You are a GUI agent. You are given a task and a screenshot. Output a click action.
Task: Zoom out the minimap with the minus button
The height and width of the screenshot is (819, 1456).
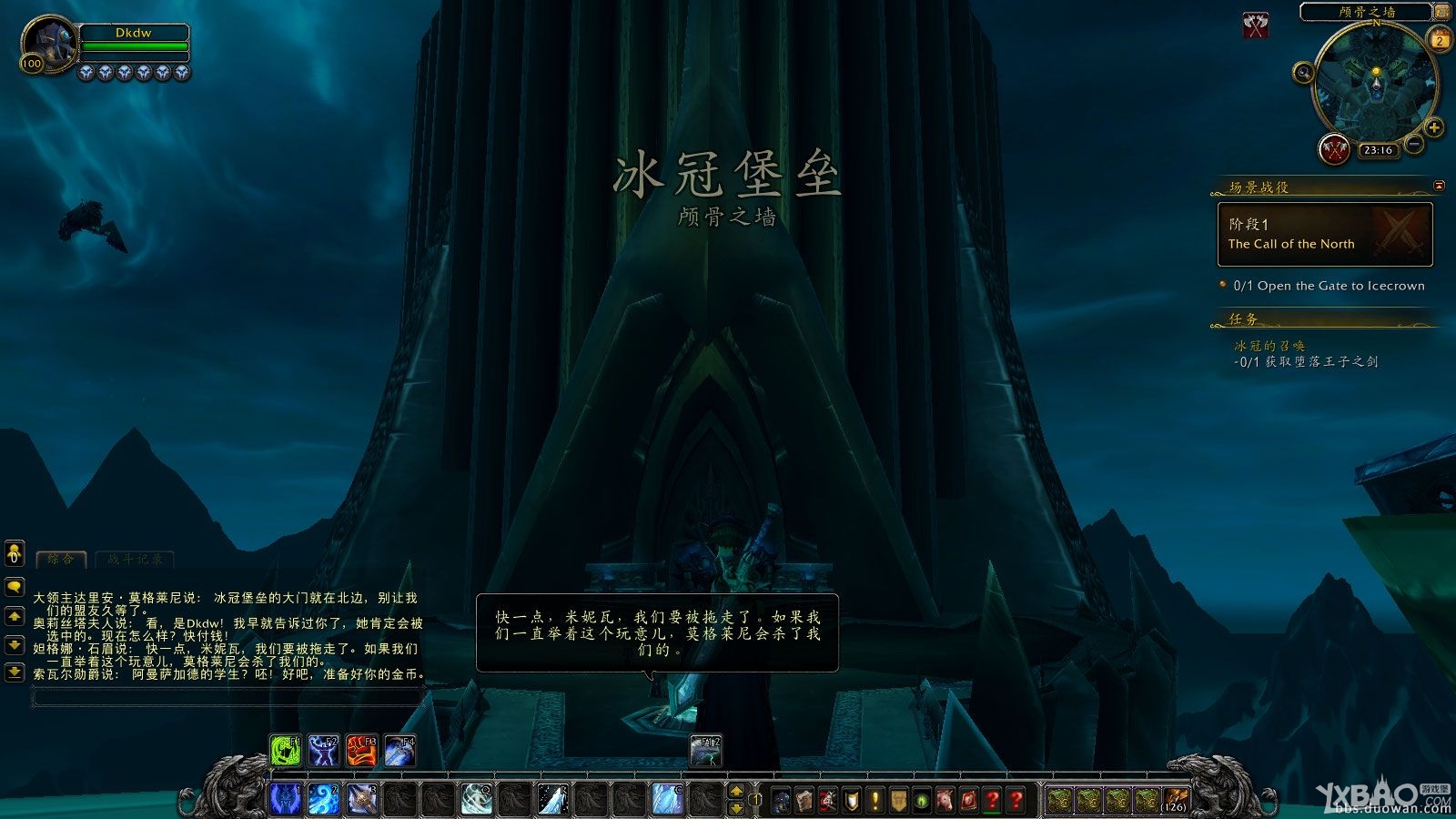click(x=1411, y=144)
